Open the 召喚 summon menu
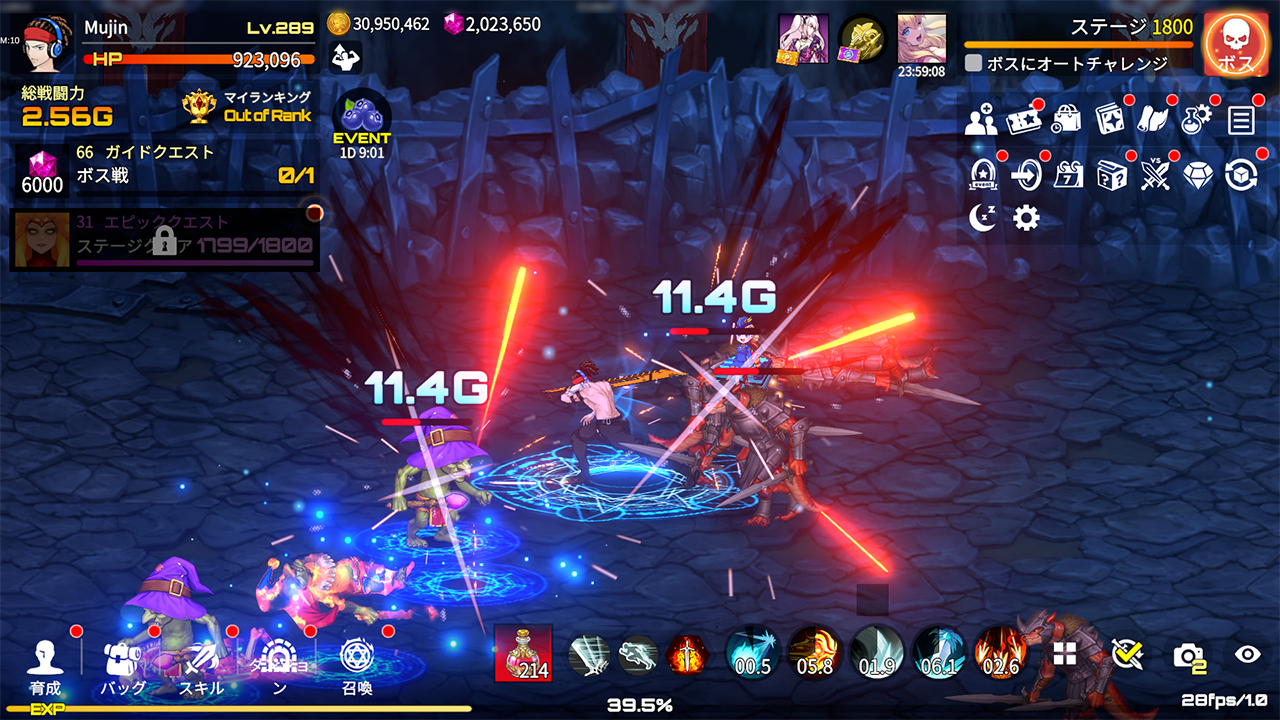This screenshot has height=720, width=1280. click(357, 666)
